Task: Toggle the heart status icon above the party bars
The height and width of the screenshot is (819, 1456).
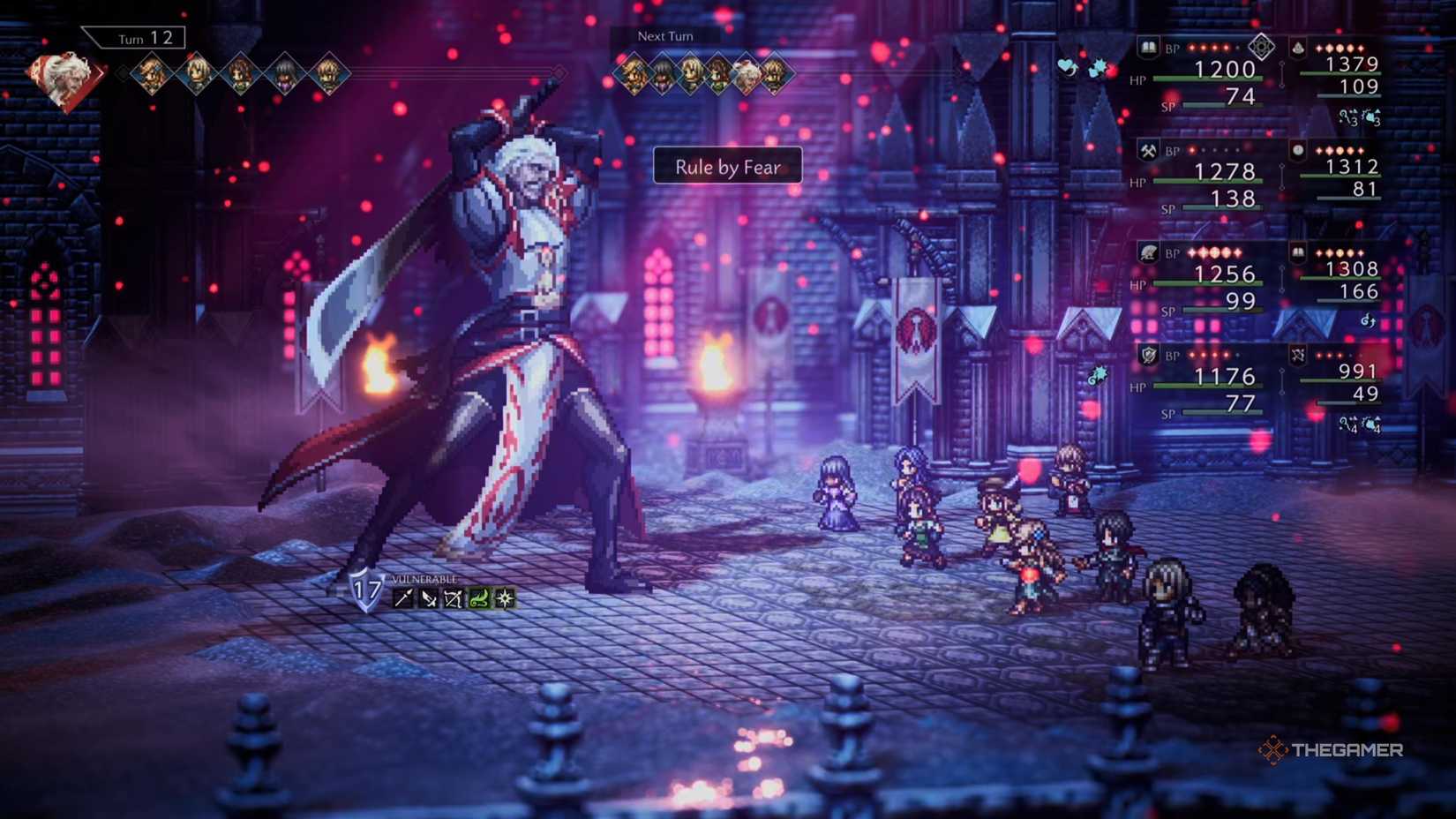Action: point(1067,64)
